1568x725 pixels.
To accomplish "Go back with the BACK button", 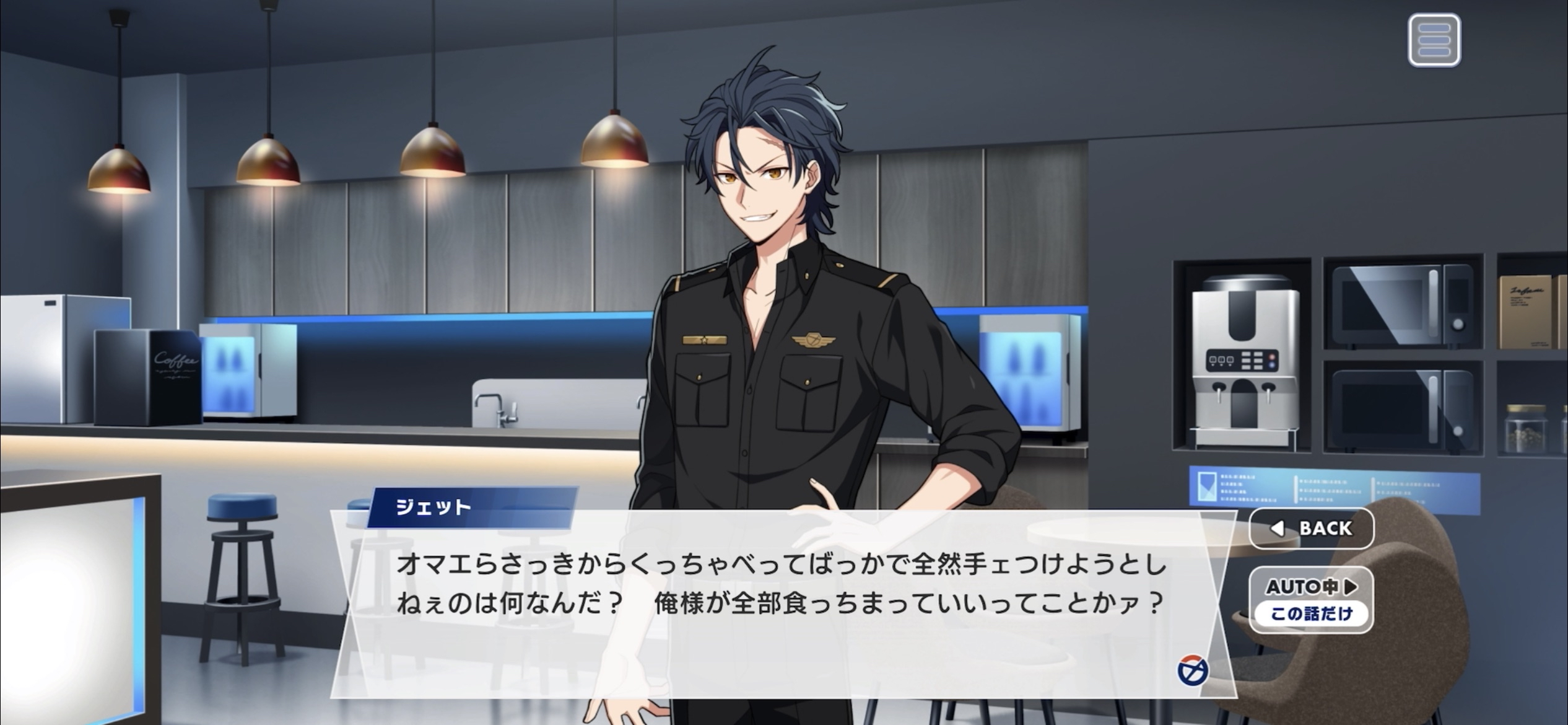I will [1312, 528].
